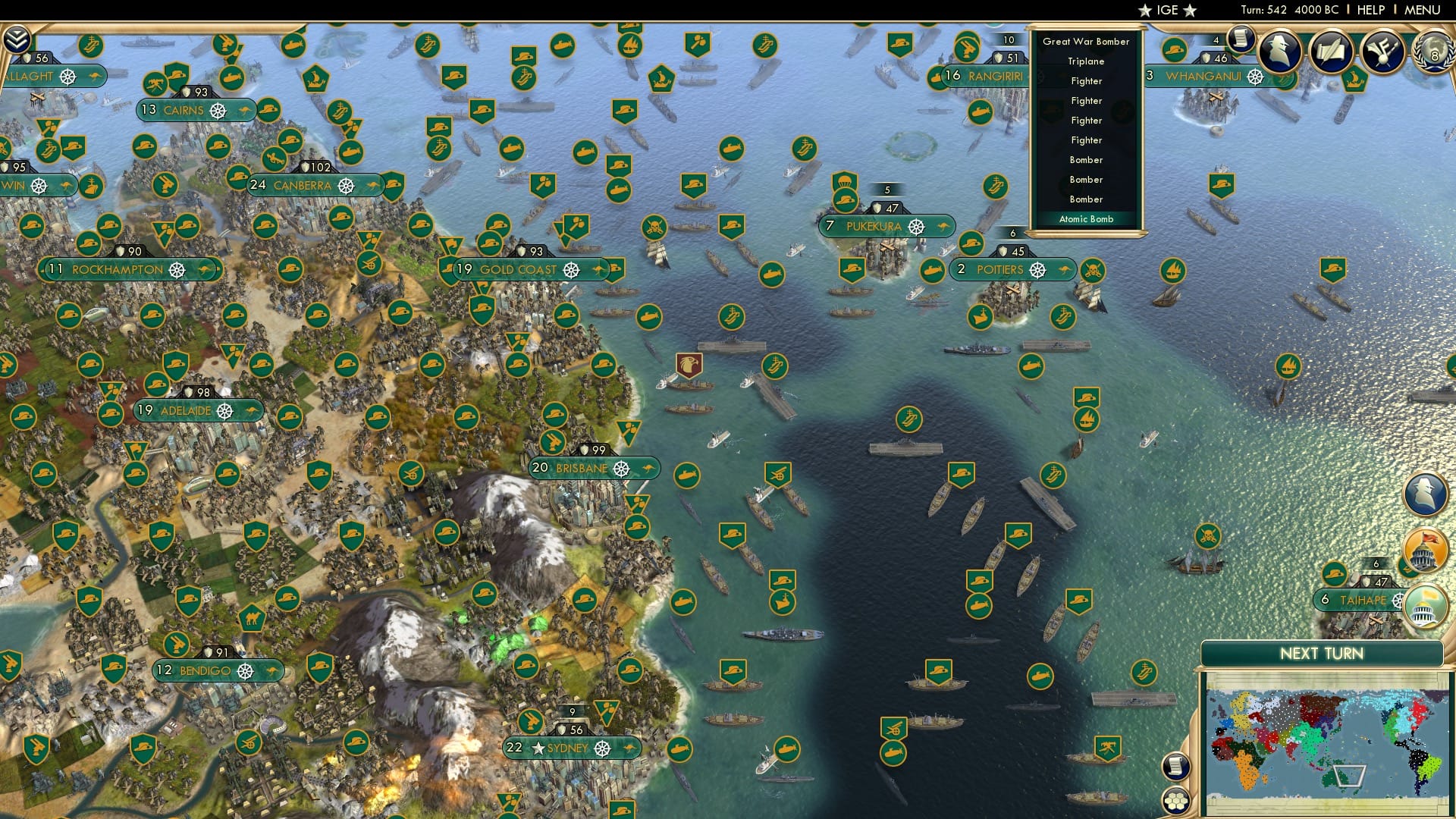
Task: Open the notifications scroll icon at top right
Action: click(1241, 38)
